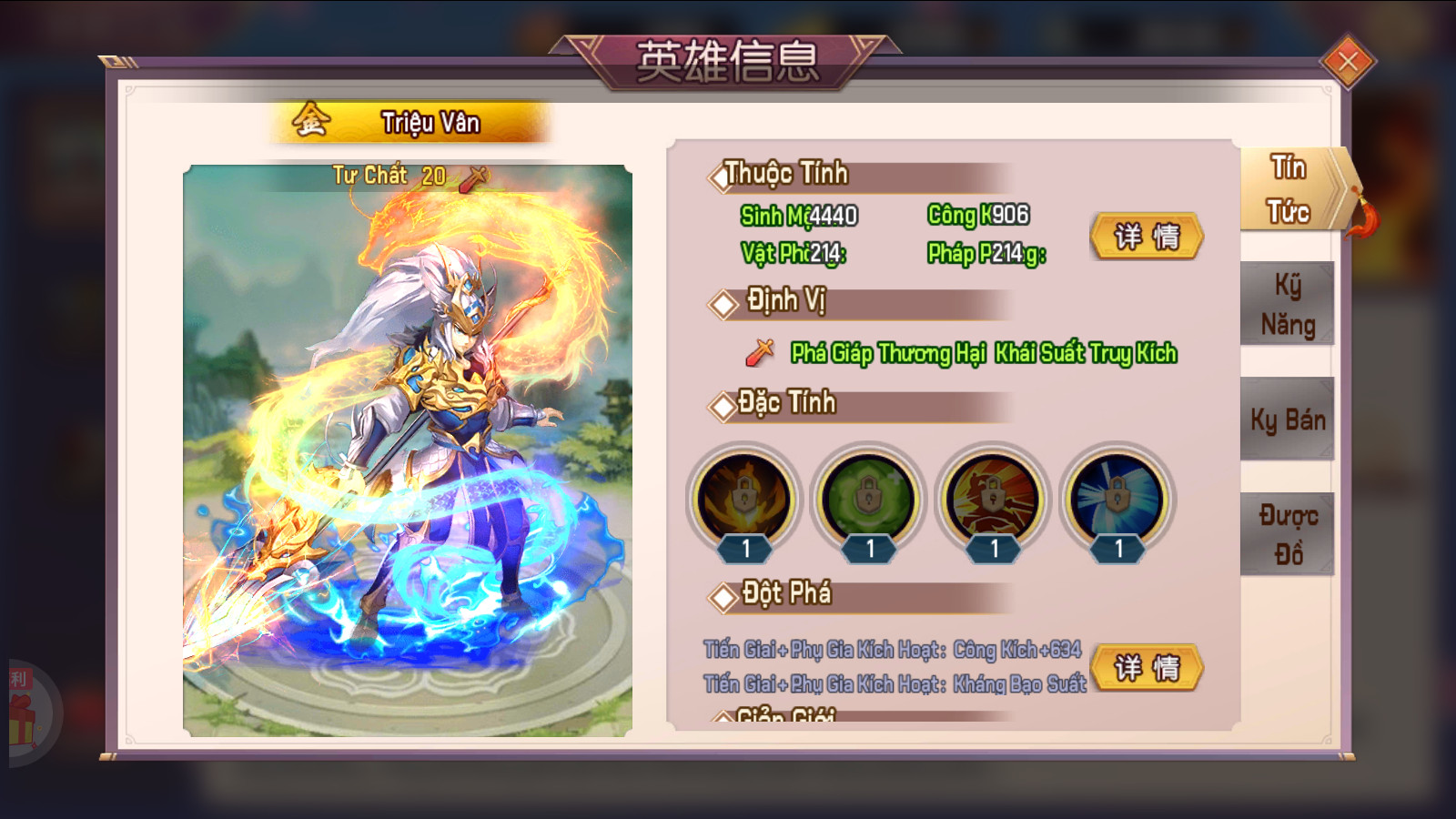Viewport: 1456px width, 819px height.
Task: Click the 详情 button in the Đột Phá section
Action: point(1146,668)
